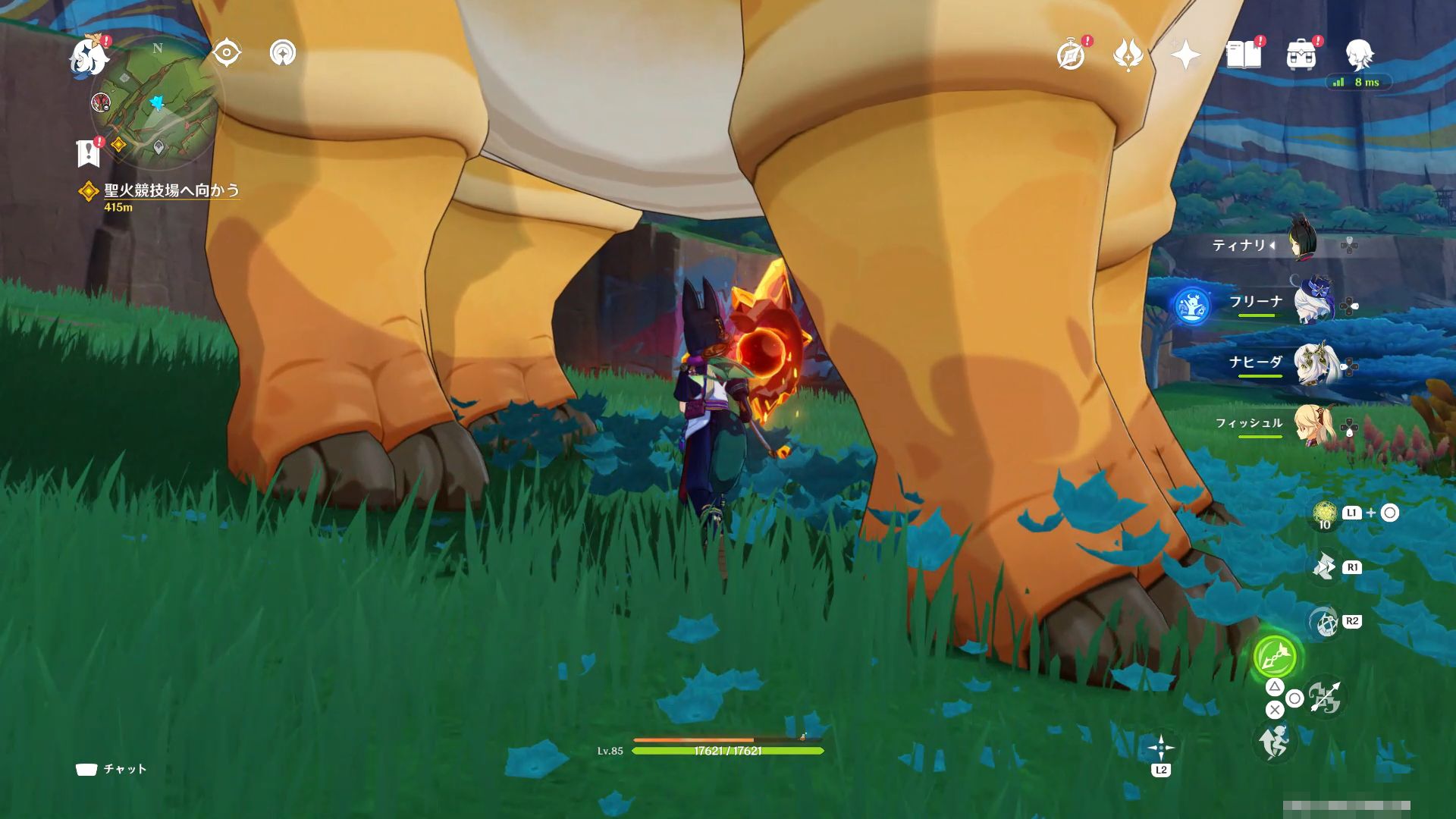Open the compass events icon
The image size is (1456, 819).
1071,55
